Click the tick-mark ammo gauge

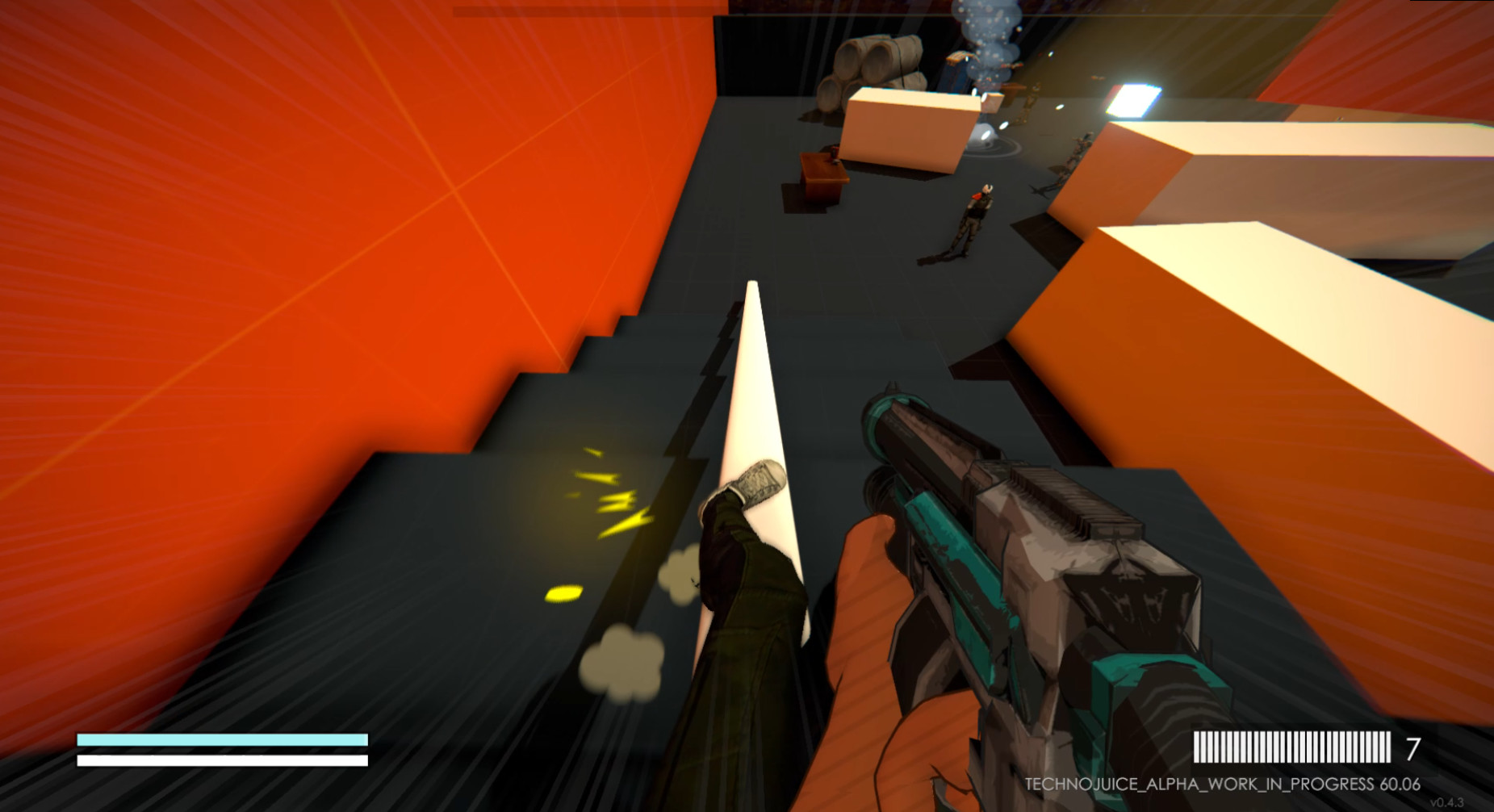1291,747
